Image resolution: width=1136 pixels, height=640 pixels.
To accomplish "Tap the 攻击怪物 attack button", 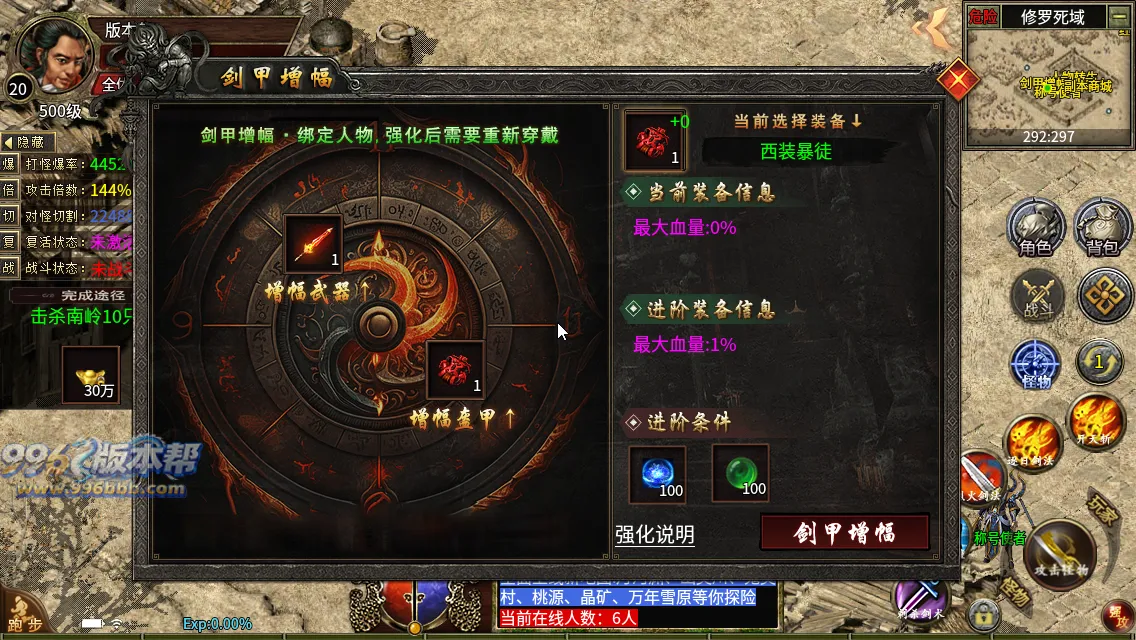I will pyautogui.click(x=1060, y=552).
